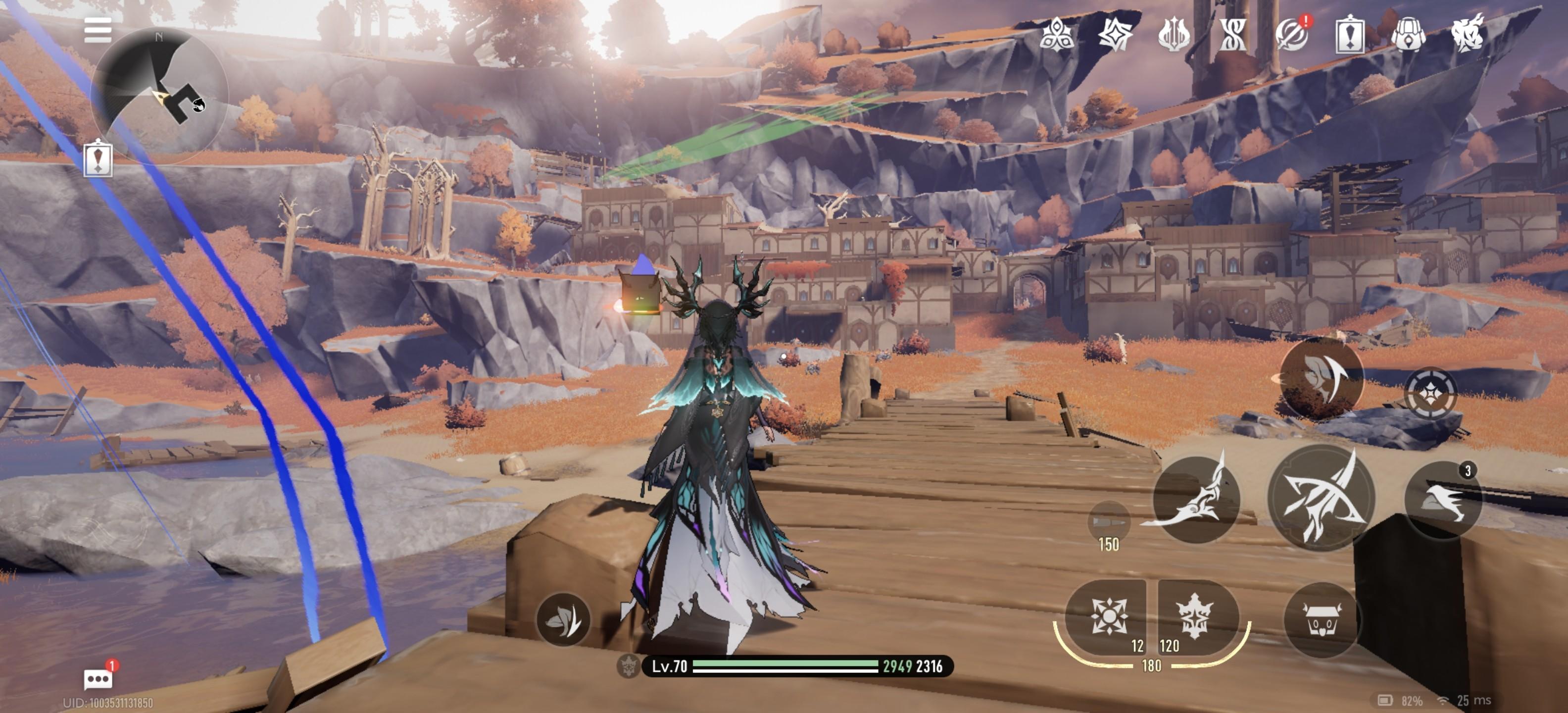Tap the flaming beast head icon

tap(1467, 34)
